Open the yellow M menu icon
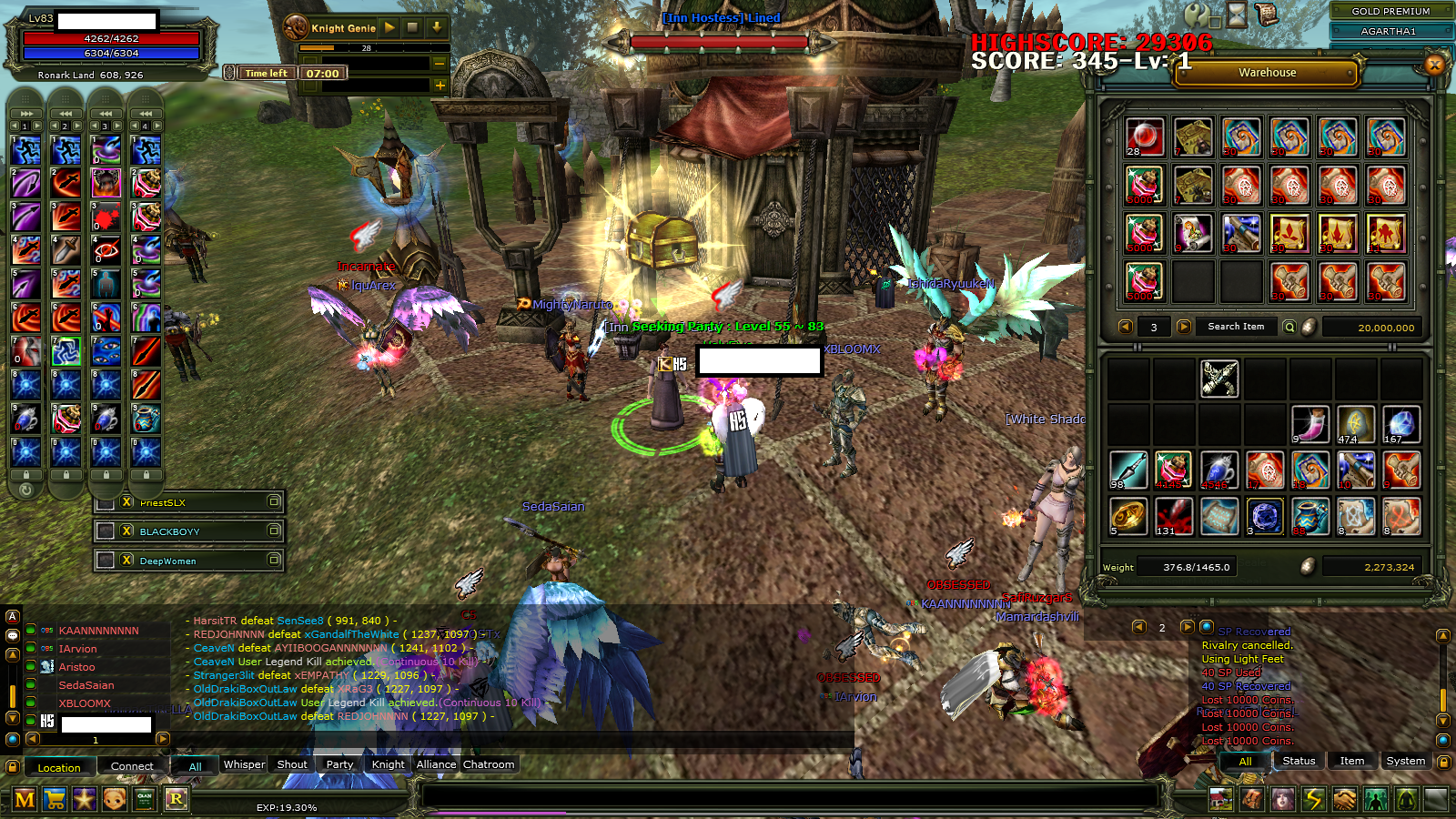Image resolution: width=1456 pixels, height=819 pixels. (25, 800)
